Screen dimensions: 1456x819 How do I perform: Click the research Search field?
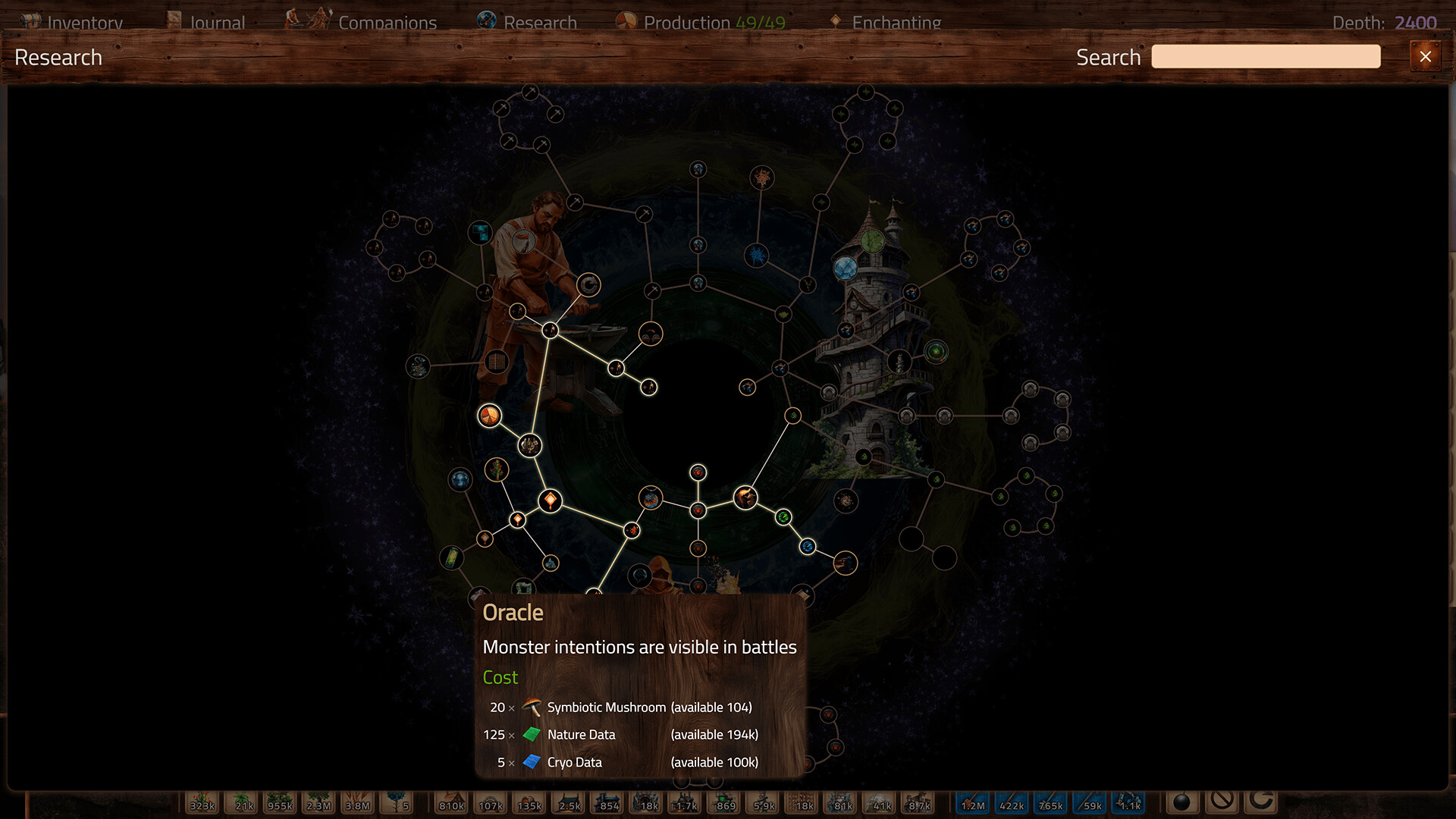click(x=1265, y=57)
